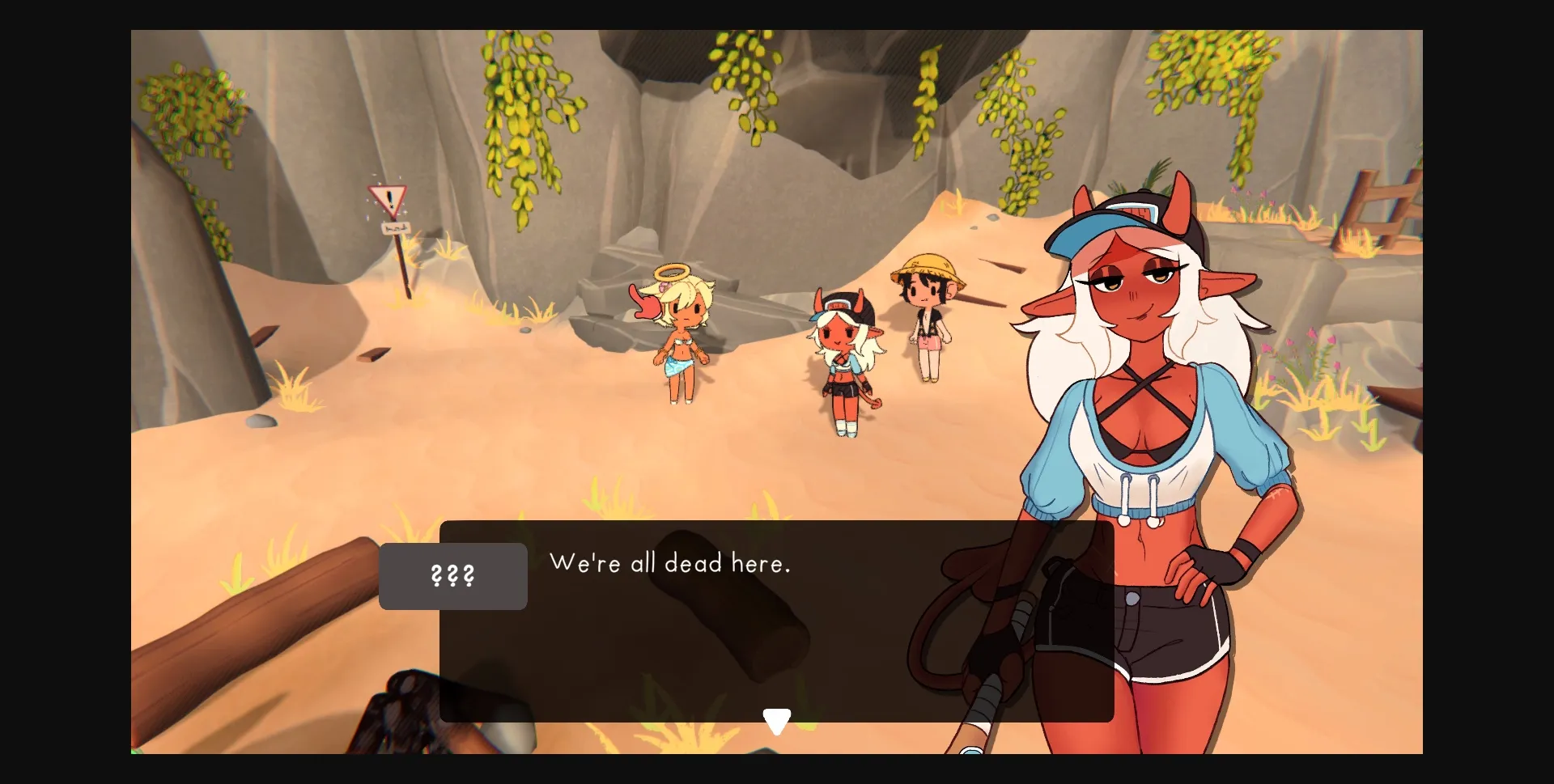Click the line 'We're all dead here.'
Viewport: 1554px width, 784px height.
point(670,563)
